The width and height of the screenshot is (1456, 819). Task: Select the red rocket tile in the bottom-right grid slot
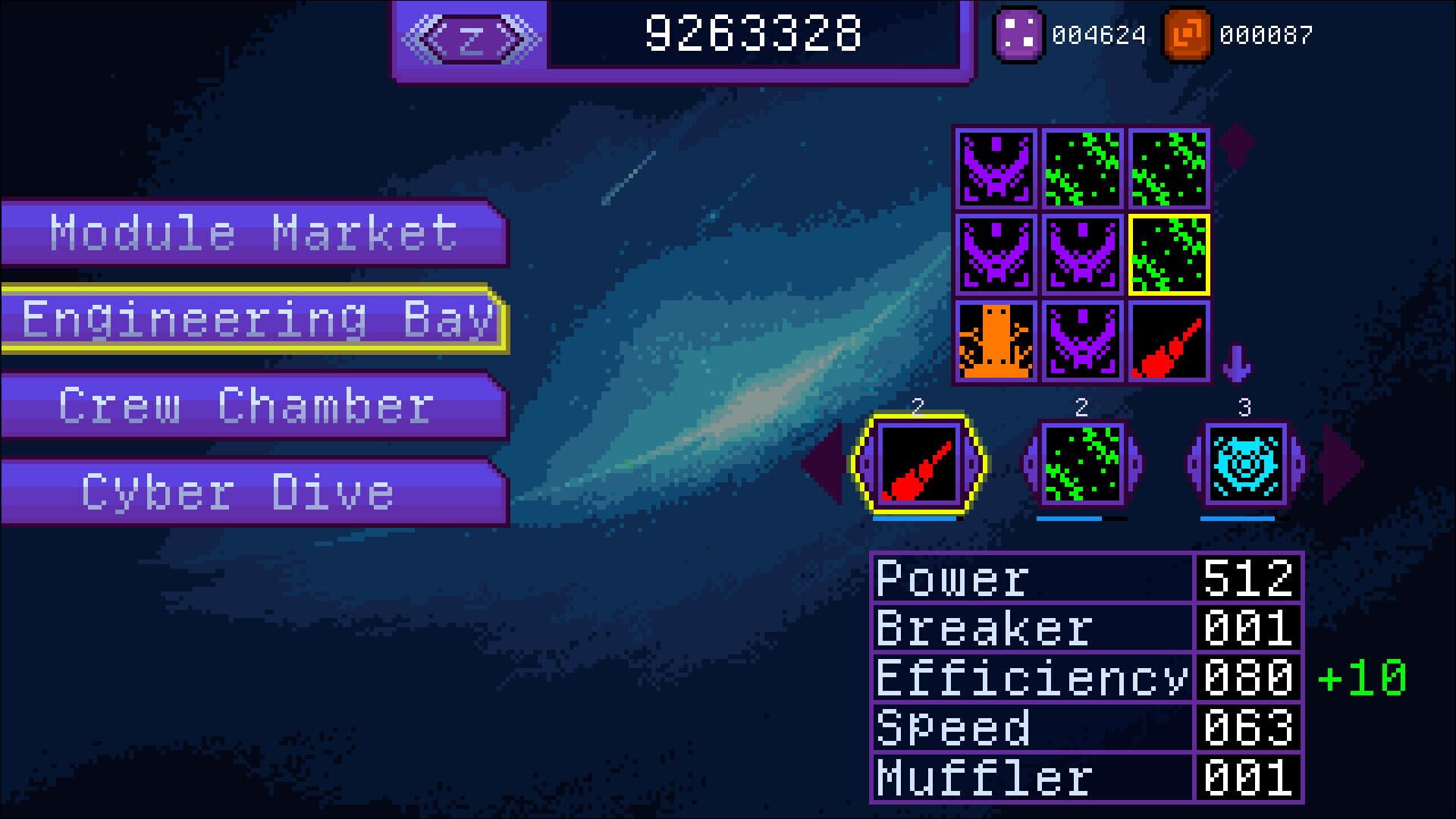(1169, 340)
